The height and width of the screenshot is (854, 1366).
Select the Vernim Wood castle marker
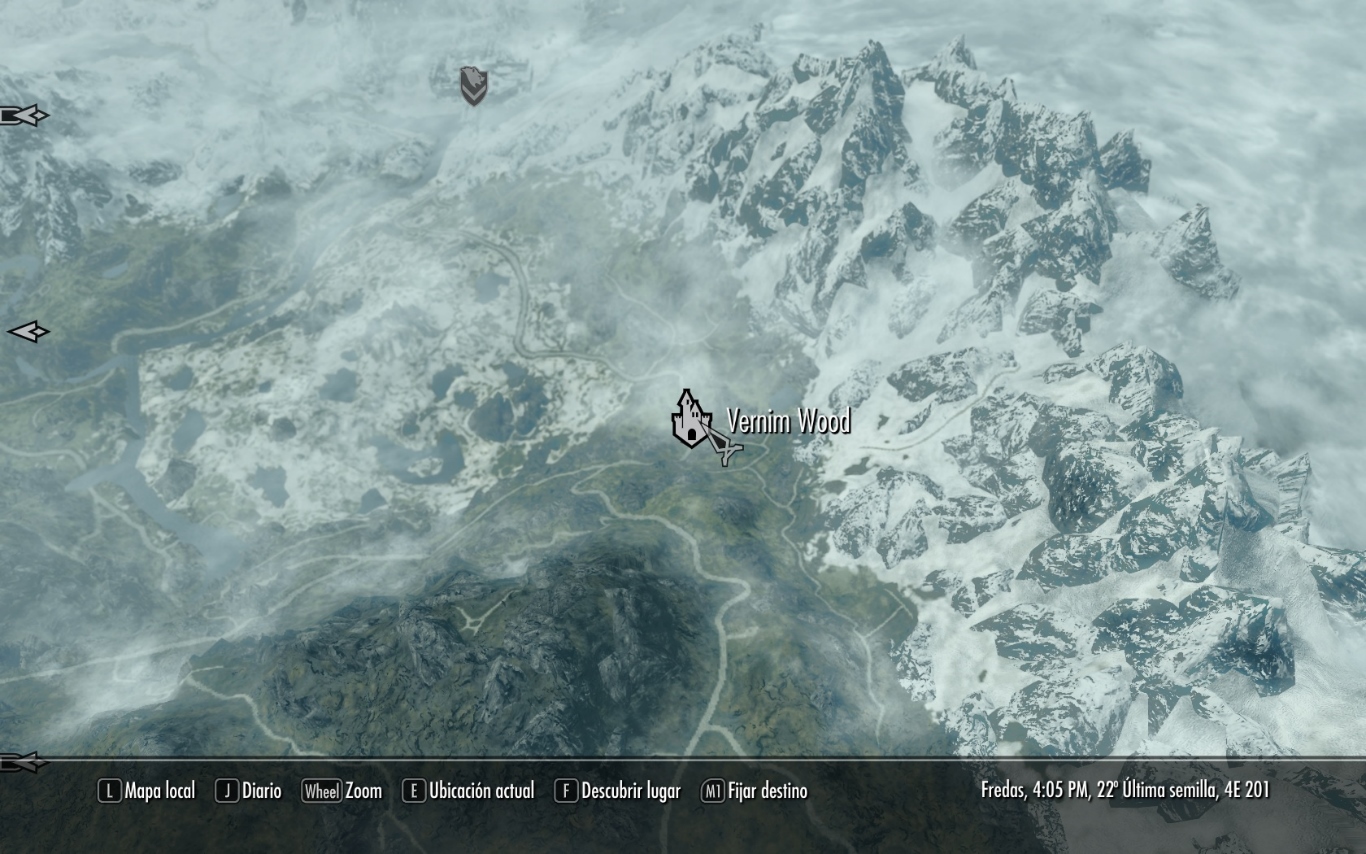pos(688,420)
